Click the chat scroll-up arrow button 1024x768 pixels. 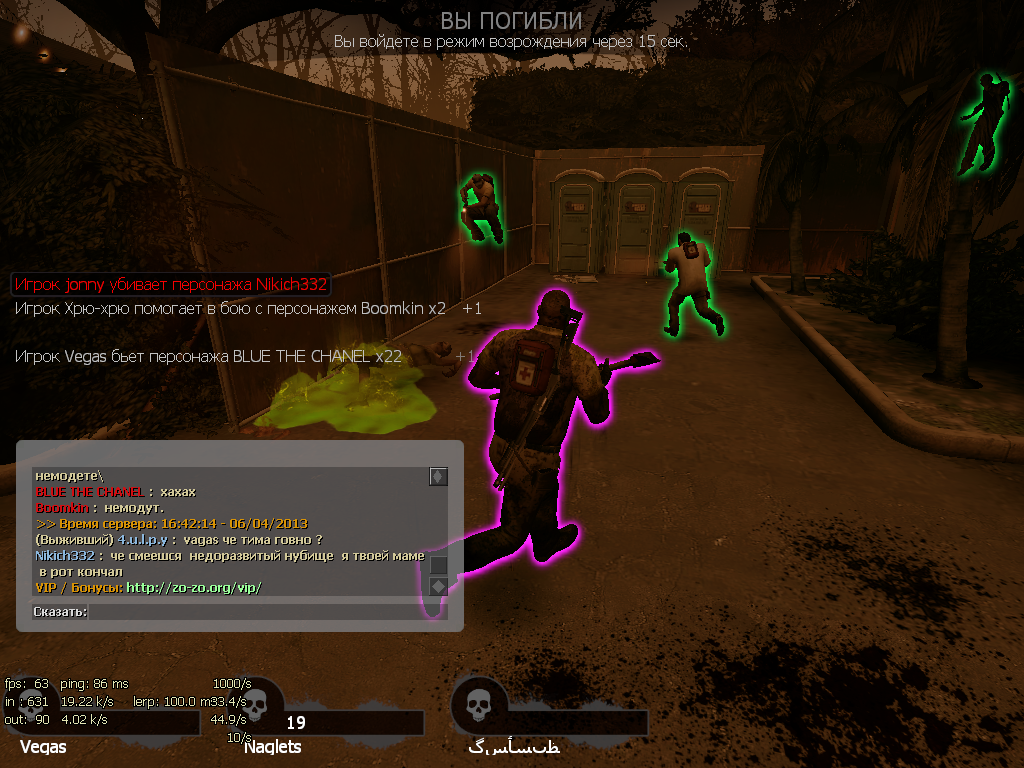(438, 476)
